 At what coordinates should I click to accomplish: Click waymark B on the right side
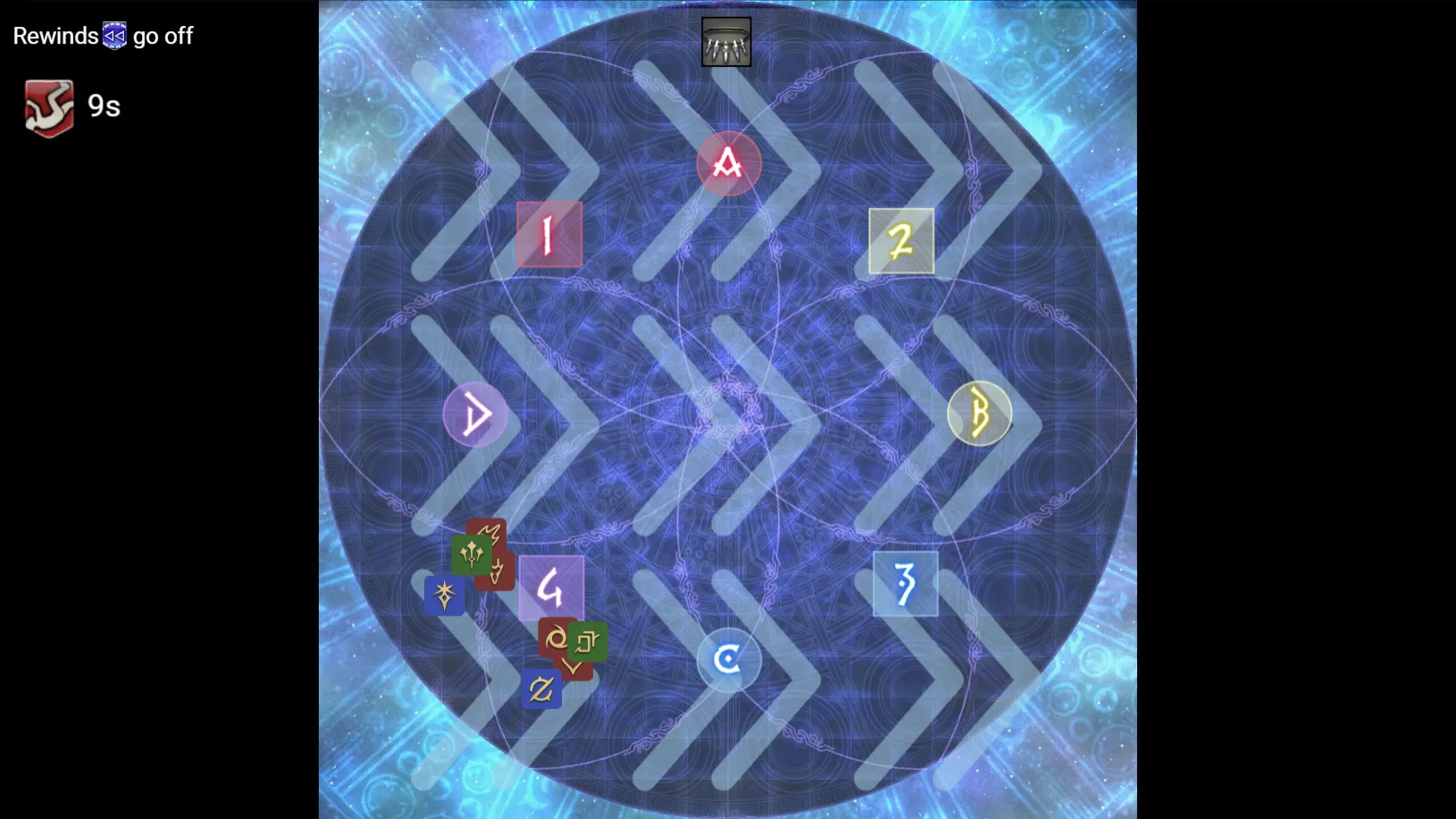pyautogui.click(x=980, y=414)
